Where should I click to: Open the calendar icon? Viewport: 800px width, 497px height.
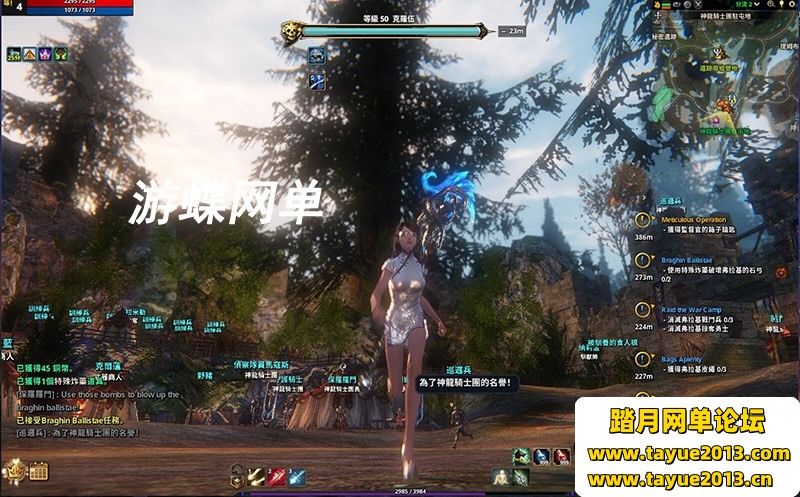39,470
